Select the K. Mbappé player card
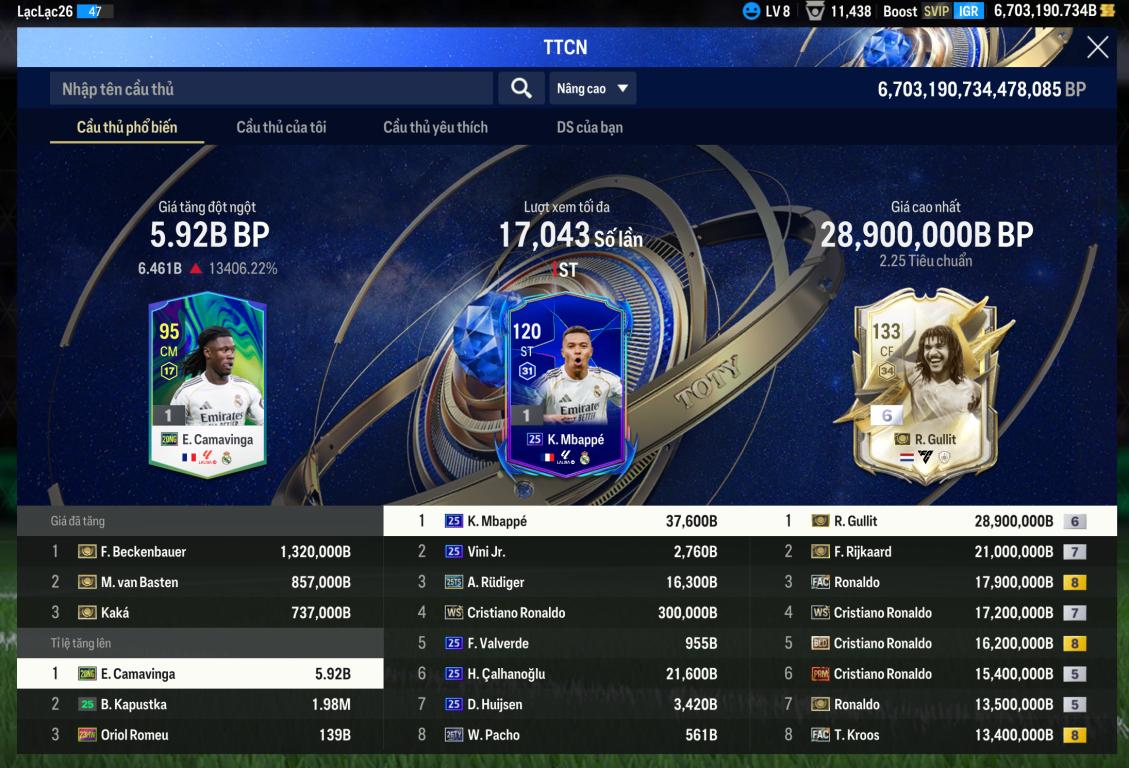The height and width of the screenshot is (768, 1129). coord(566,383)
